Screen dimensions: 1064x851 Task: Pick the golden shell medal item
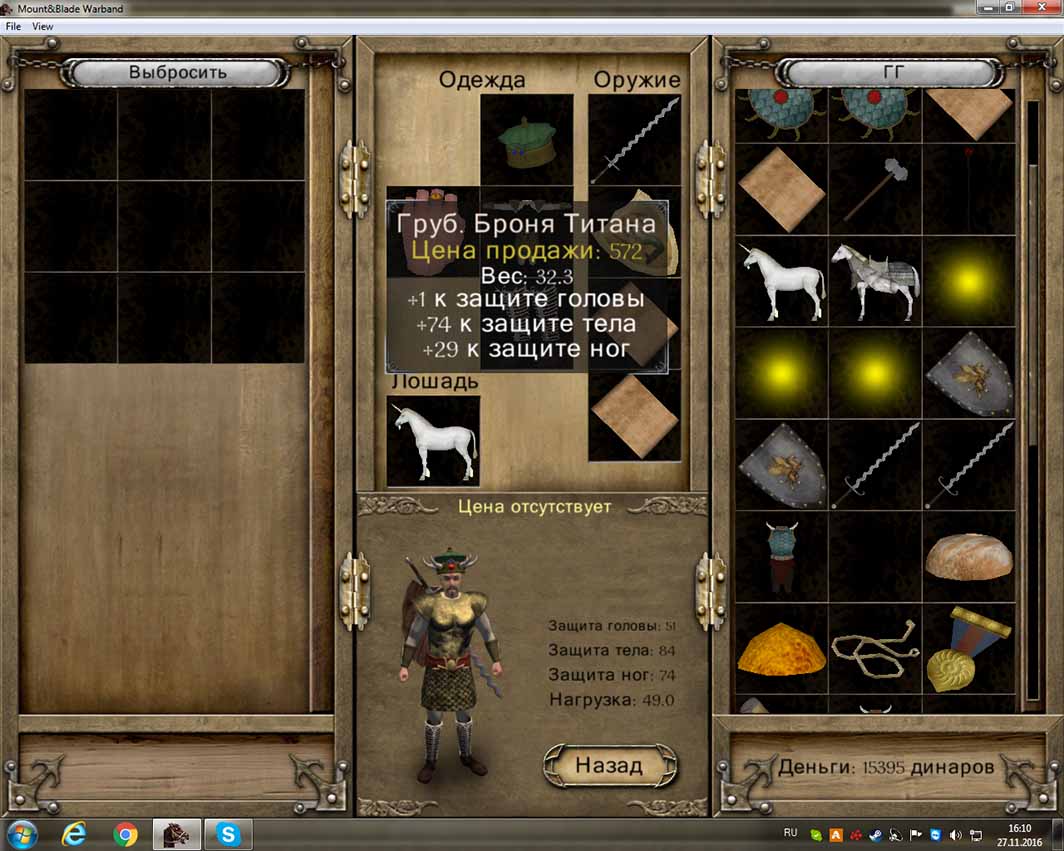(968, 649)
